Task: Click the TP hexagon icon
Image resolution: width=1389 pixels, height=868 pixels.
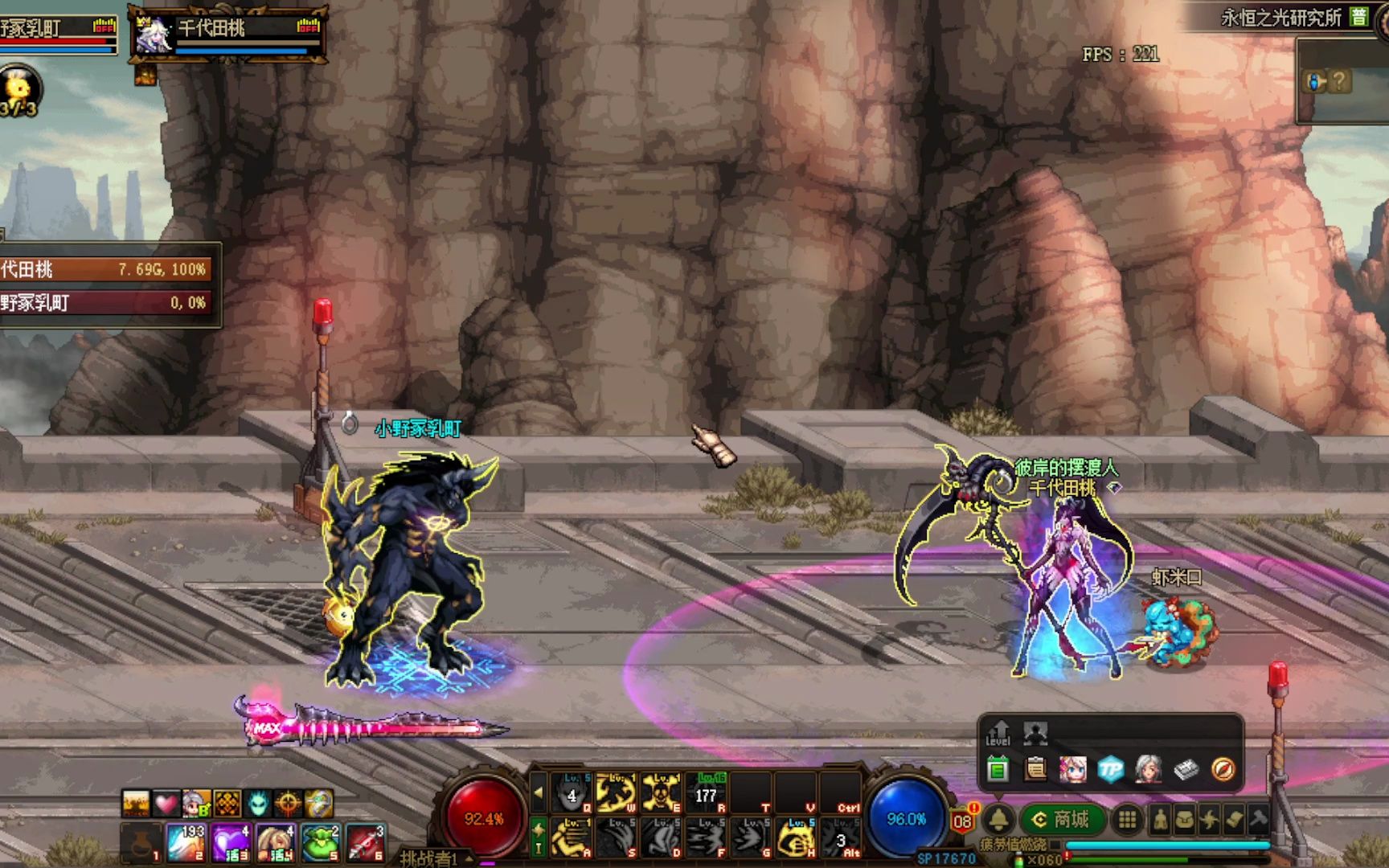Action: [1110, 769]
